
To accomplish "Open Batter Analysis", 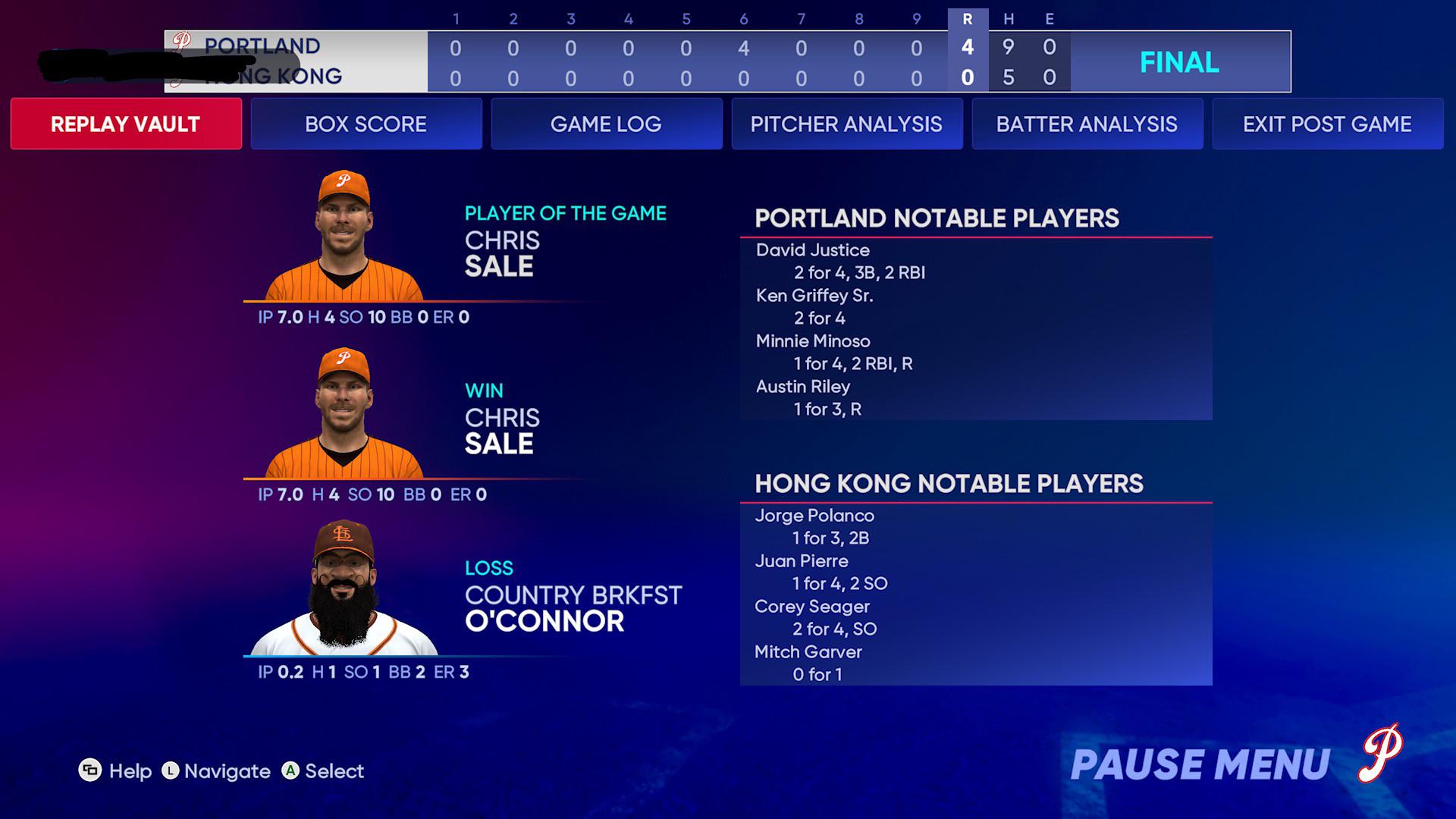I will coord(1087,124).
